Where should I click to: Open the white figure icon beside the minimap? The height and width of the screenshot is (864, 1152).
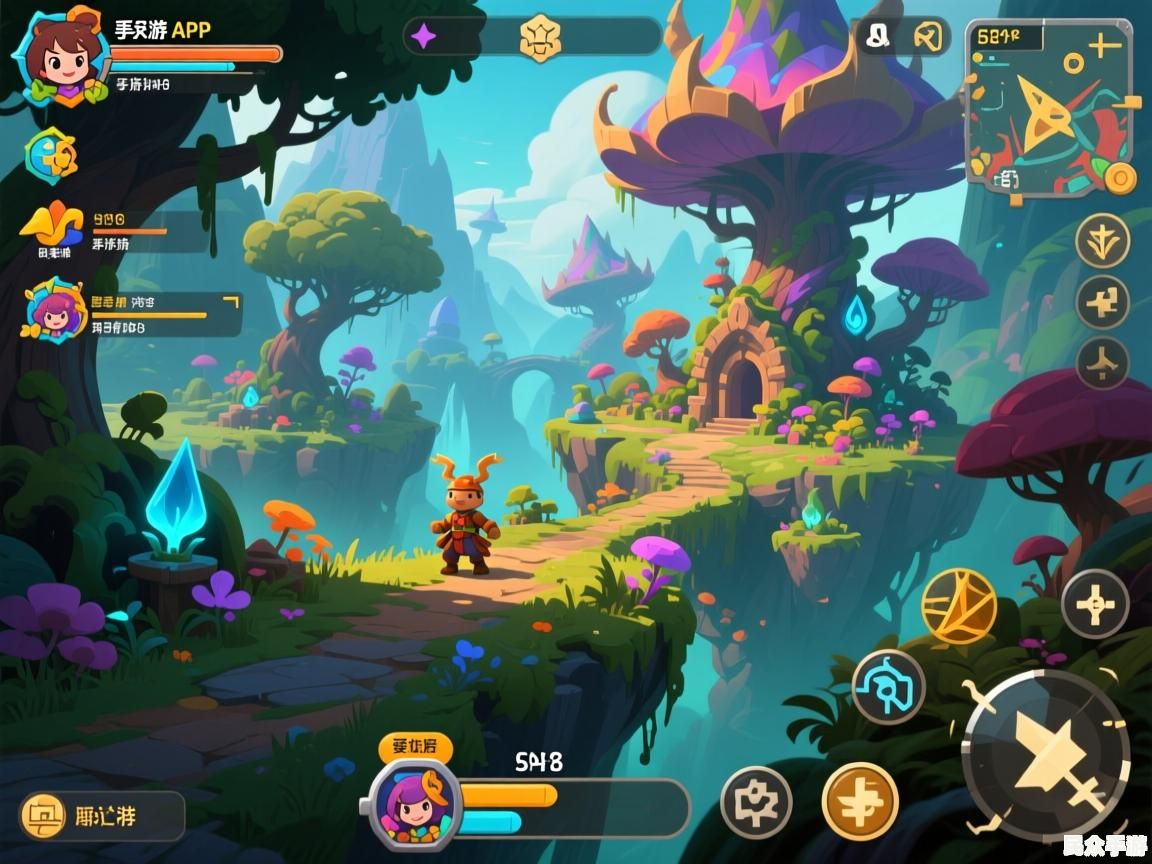click(878, 37)
